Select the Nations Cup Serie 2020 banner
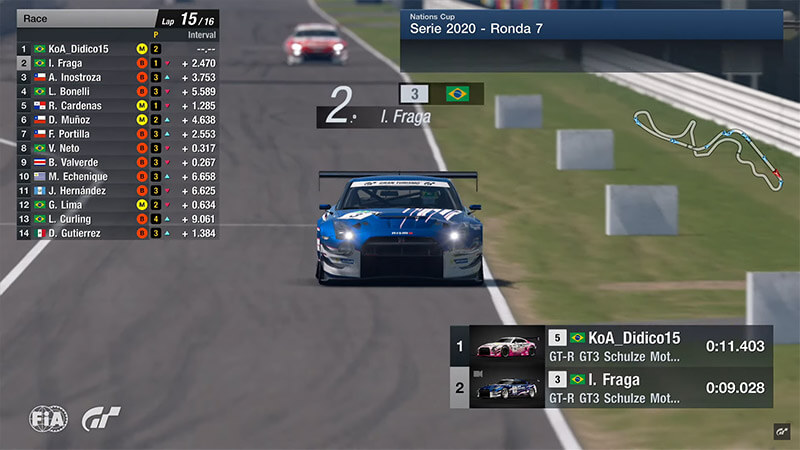Screen dimensions: 800x450 click(590, 25)
